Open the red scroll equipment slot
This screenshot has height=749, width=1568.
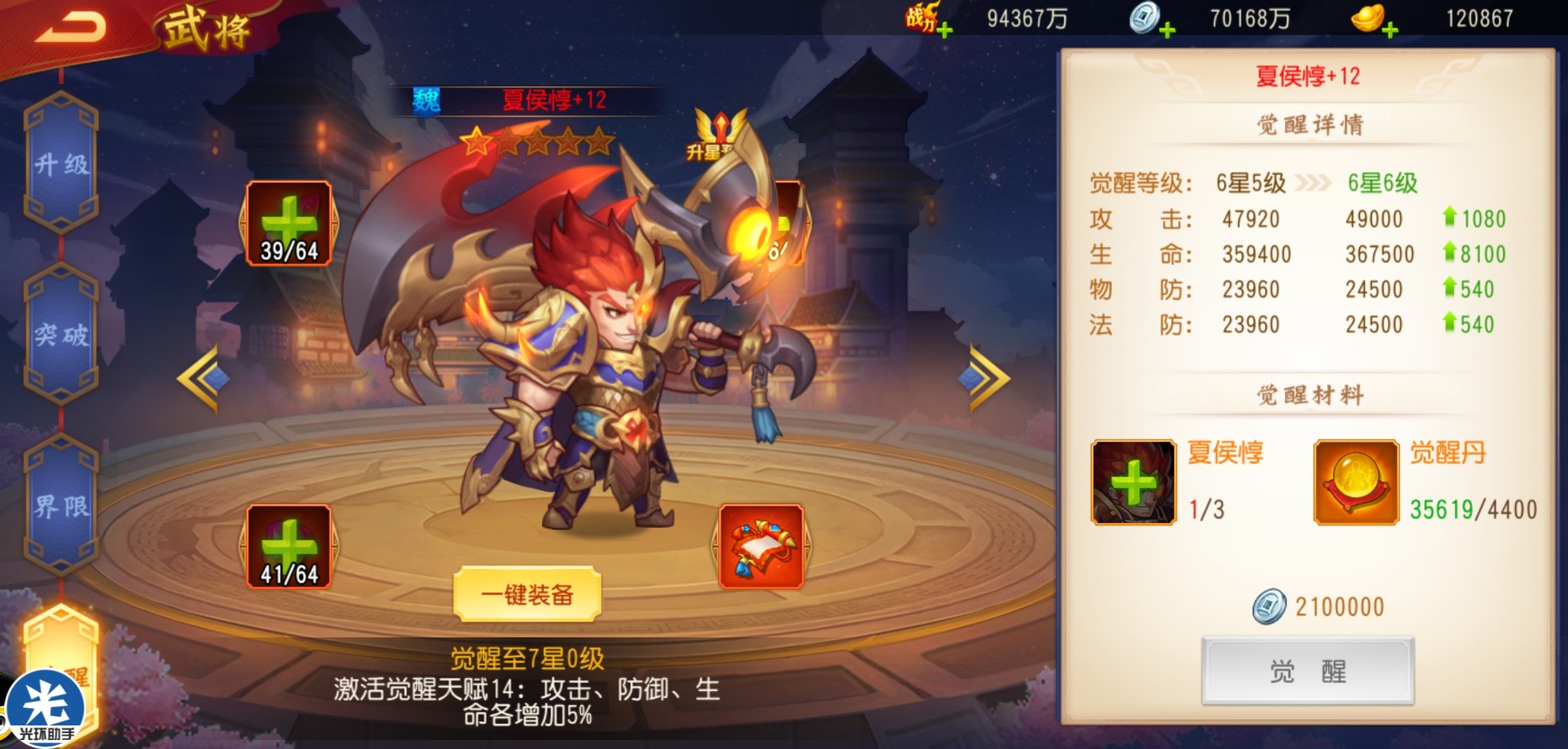[x=761, y=546]
